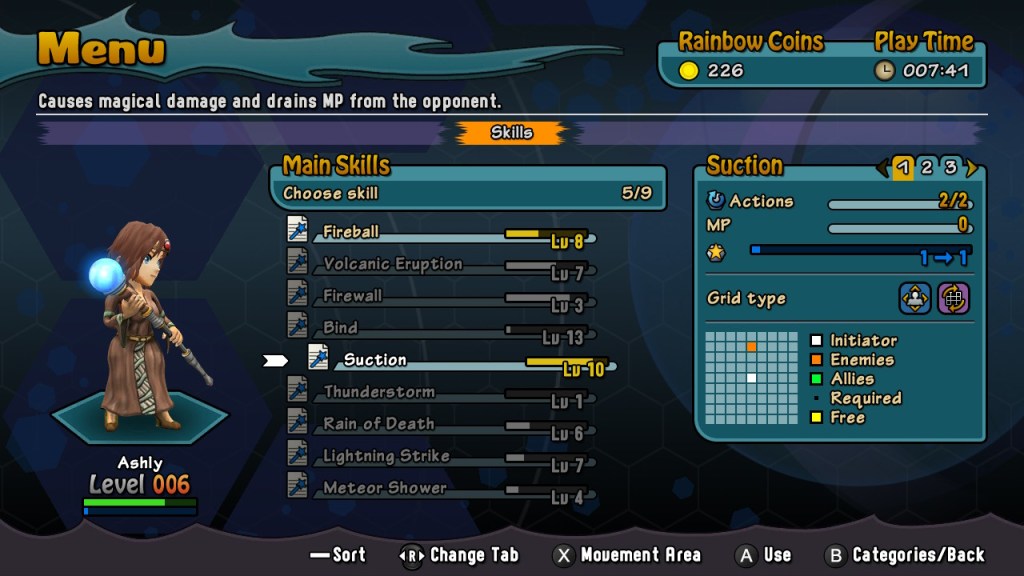Select the blue movement grid type icon

click(x=915, y=298)
